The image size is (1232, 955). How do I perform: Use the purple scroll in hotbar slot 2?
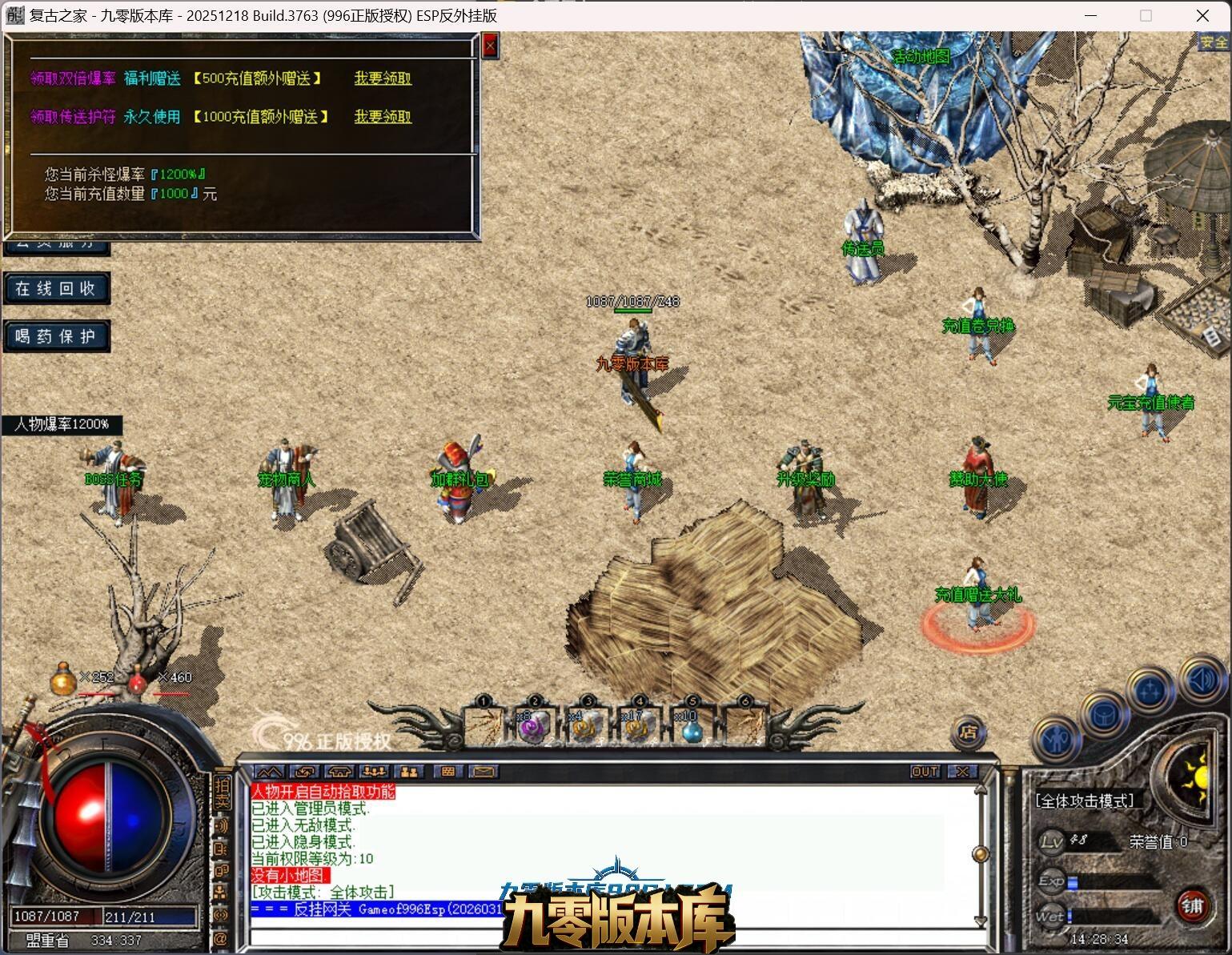pos(533,725)
